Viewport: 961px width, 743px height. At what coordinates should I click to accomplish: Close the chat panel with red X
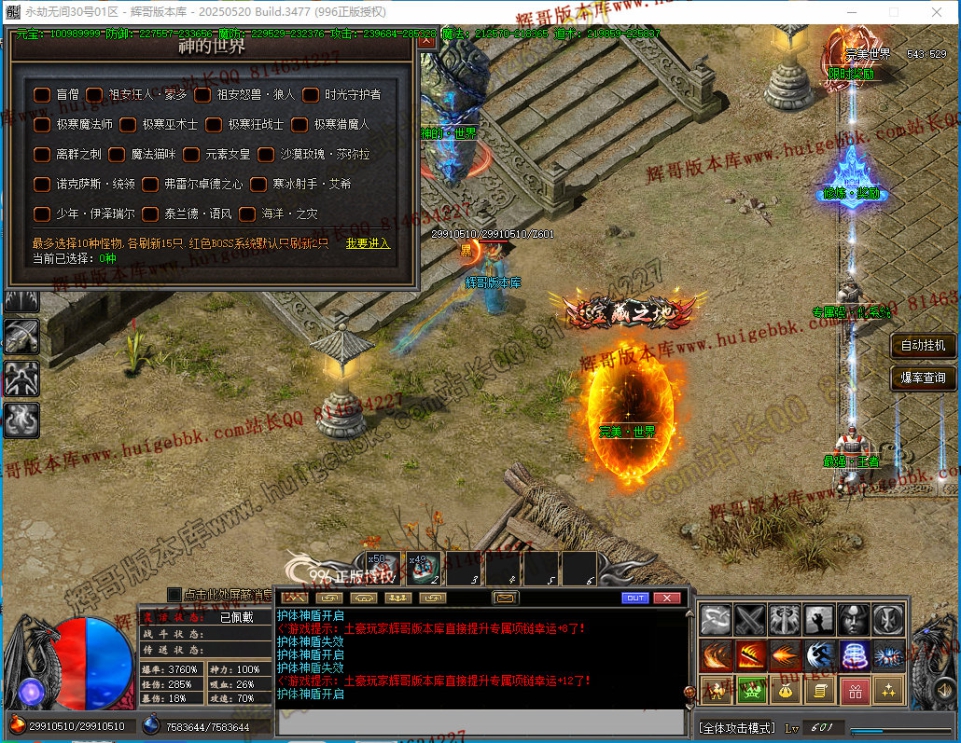667,598
